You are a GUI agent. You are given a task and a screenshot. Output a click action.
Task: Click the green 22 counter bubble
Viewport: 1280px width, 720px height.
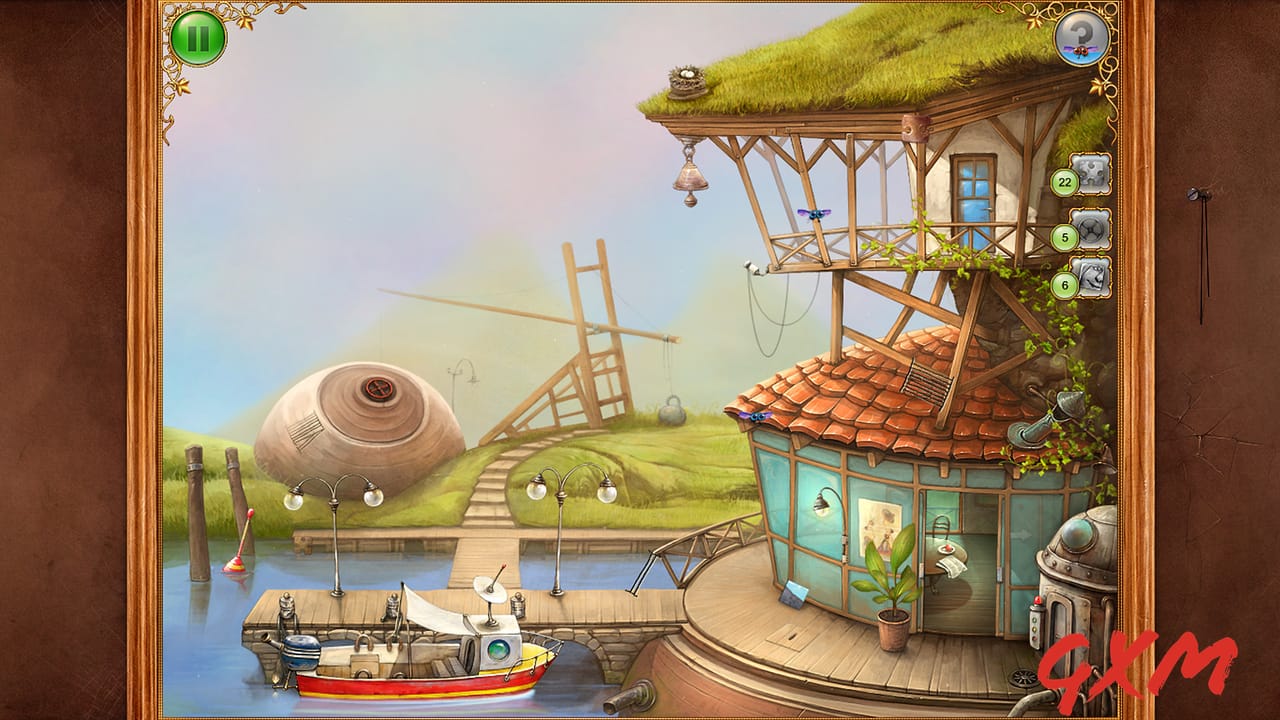(x=1064, y=181)
